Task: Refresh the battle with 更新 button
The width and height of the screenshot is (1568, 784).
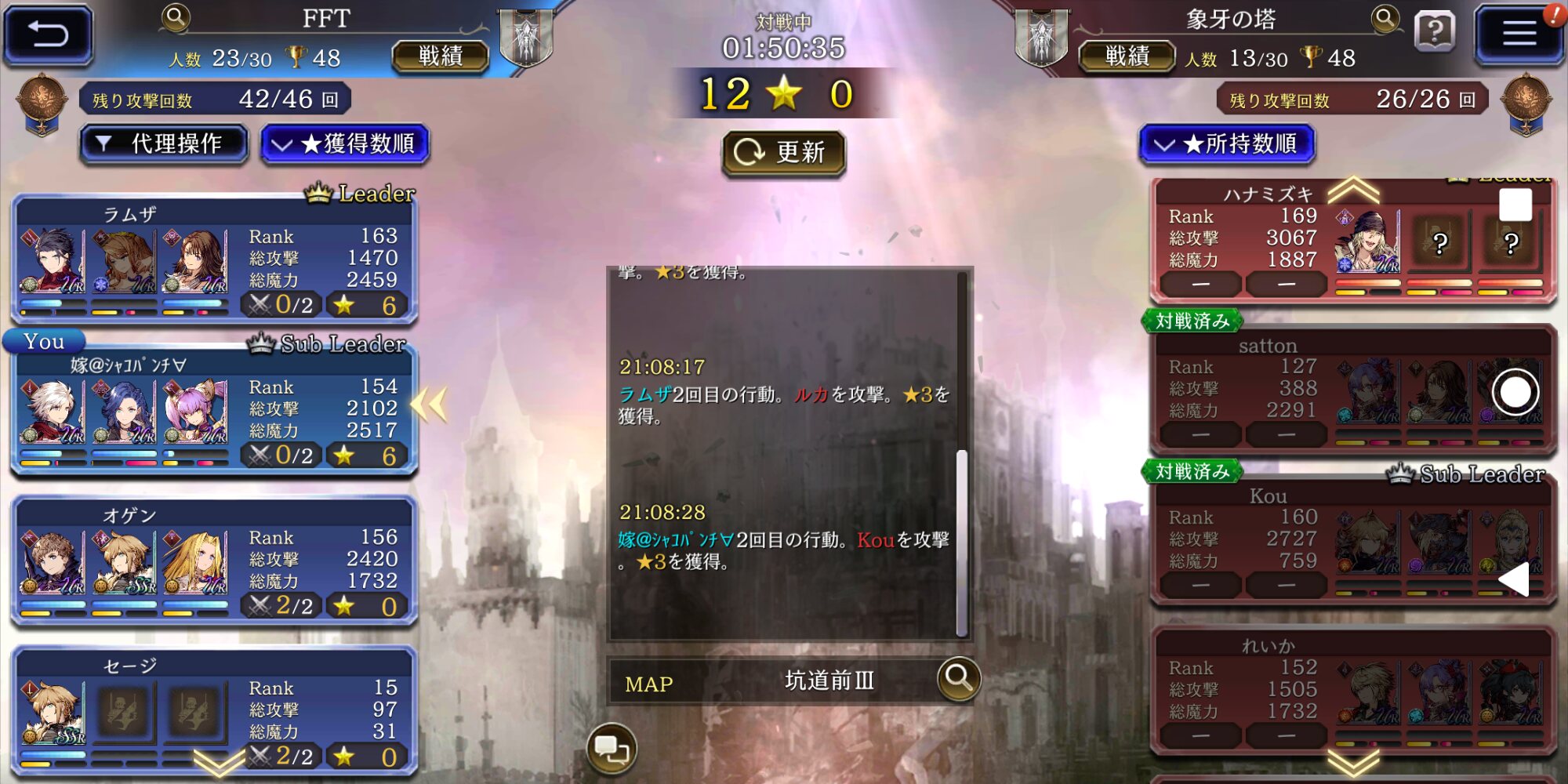Action: 783,152
